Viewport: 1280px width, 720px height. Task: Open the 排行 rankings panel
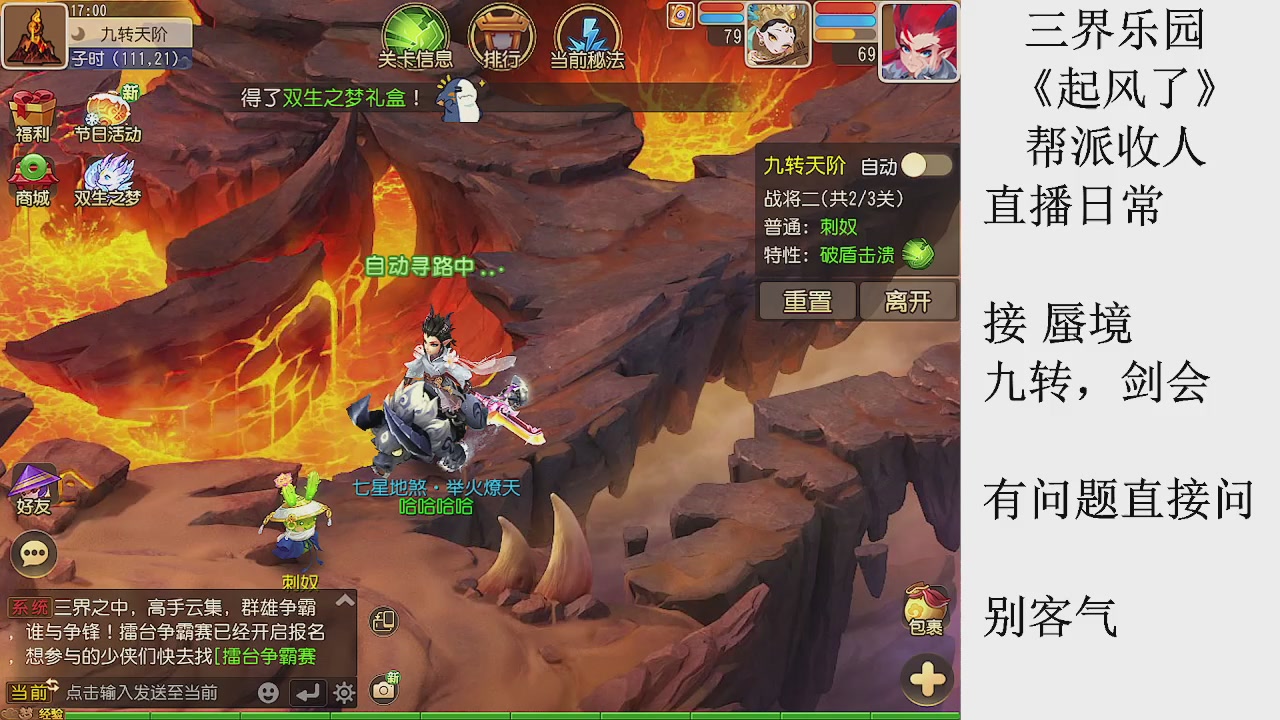tap(502, 32)
